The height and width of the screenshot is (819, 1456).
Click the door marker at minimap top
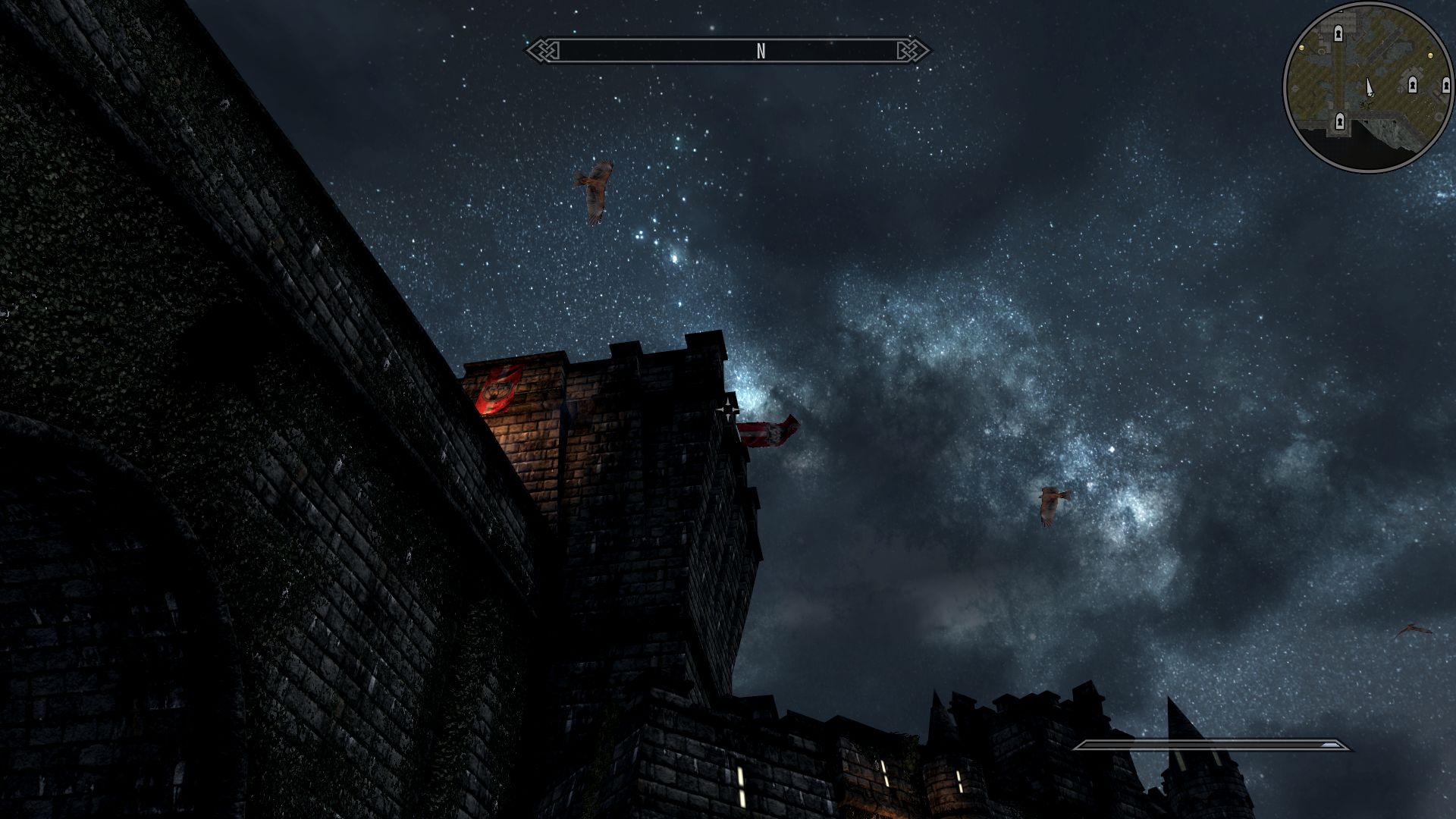(x=1338, y=33)
